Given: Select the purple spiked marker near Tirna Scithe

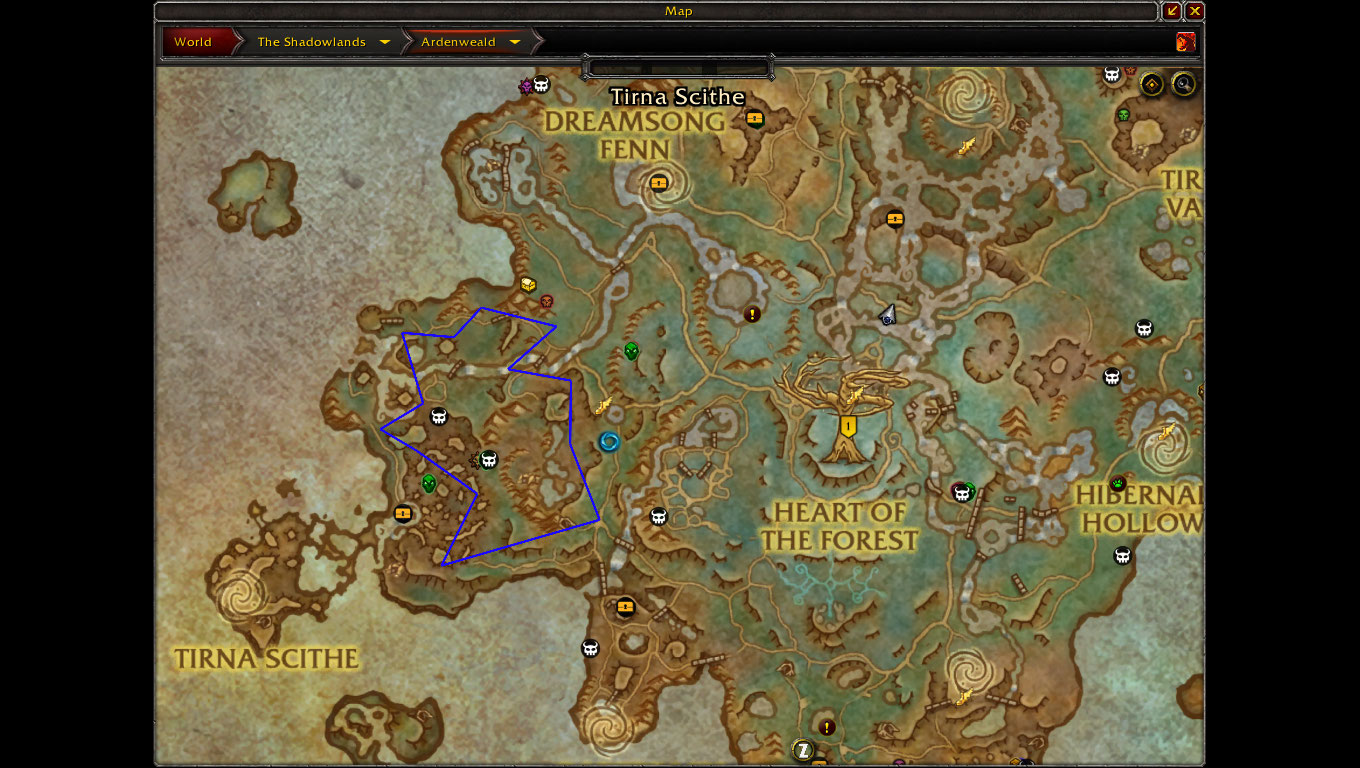Looking at the screenshot, I should [x=526, y=86].
